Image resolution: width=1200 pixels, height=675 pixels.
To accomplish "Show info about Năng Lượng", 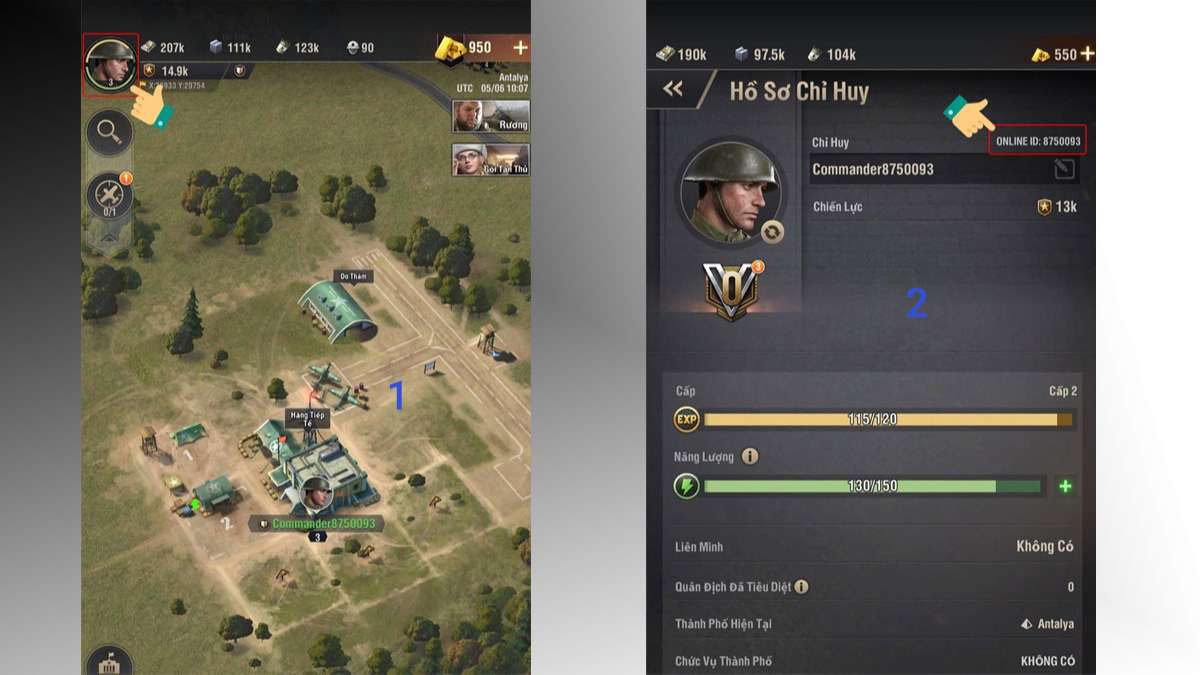I will (x=750, y=457).
